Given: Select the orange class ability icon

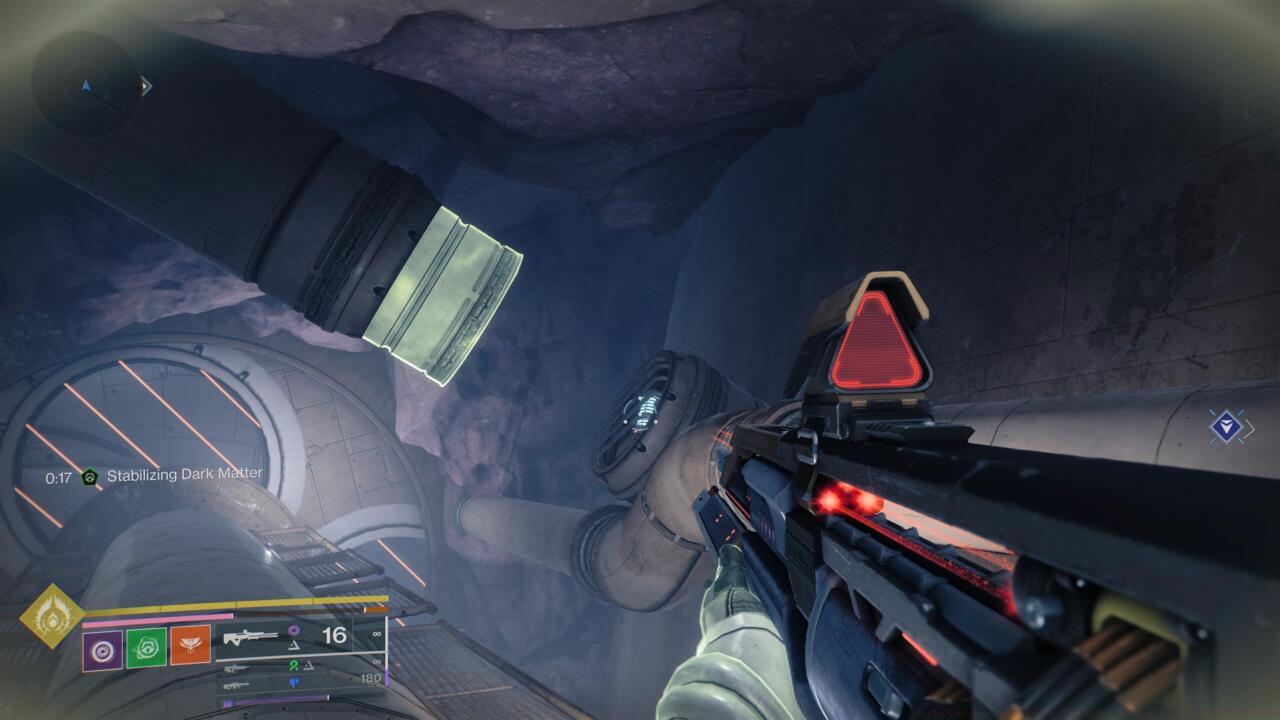Looking at the screenshot, I should pyautogui.click(x=191, y=645).
